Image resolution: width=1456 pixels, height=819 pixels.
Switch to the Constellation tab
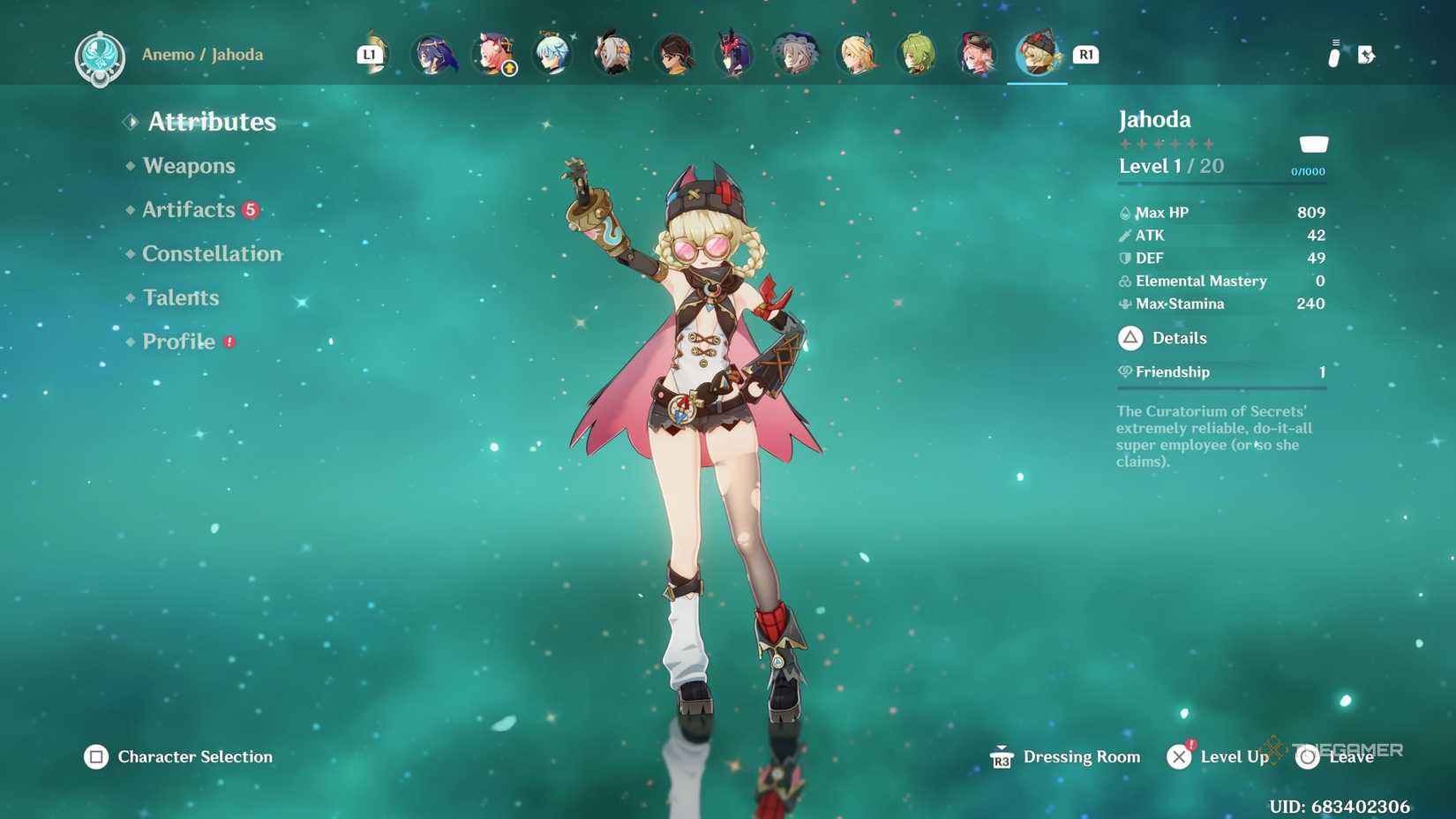coord(212,253)
